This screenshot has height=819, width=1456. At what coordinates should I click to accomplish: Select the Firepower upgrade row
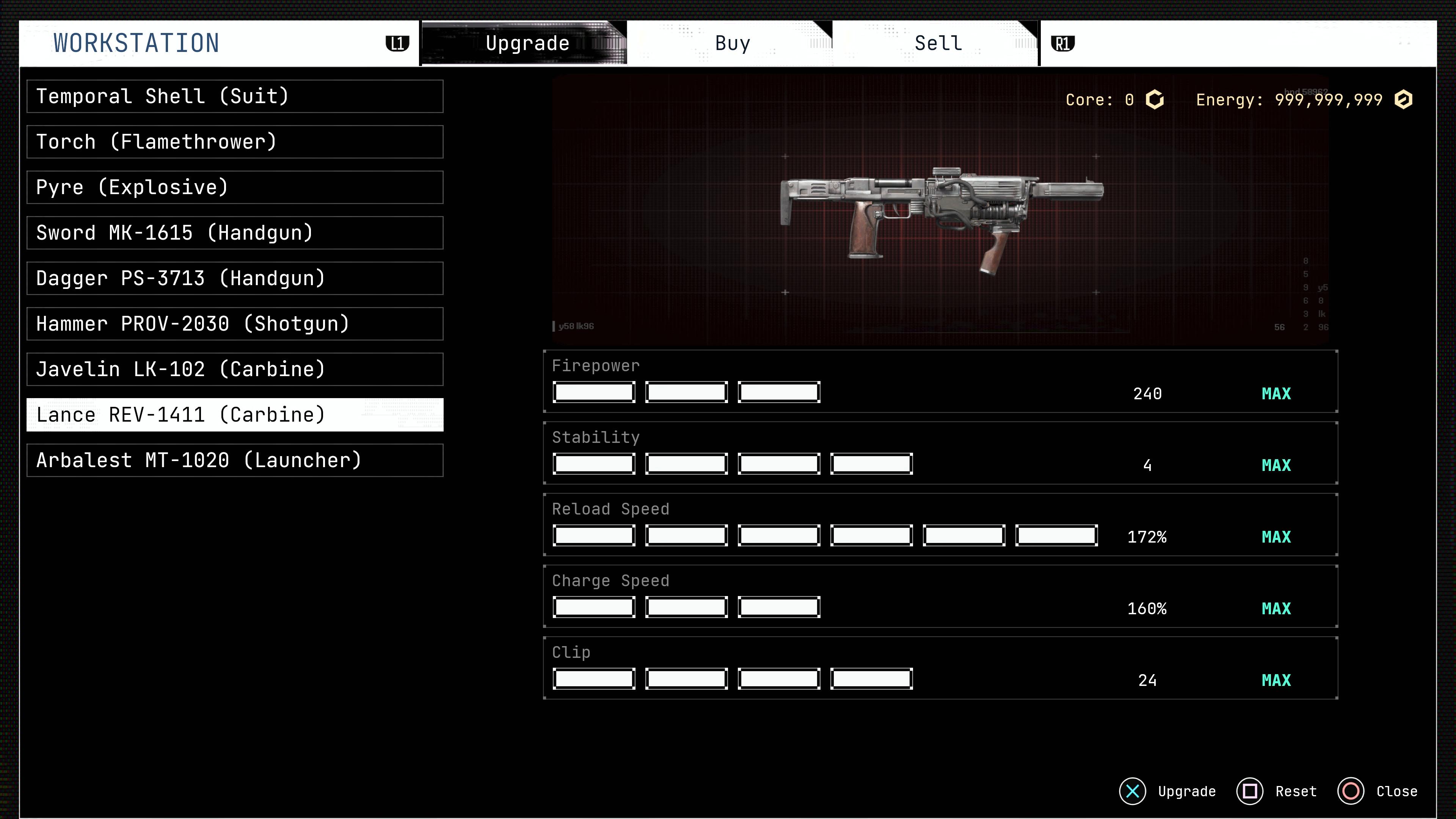tap(940, 381)
